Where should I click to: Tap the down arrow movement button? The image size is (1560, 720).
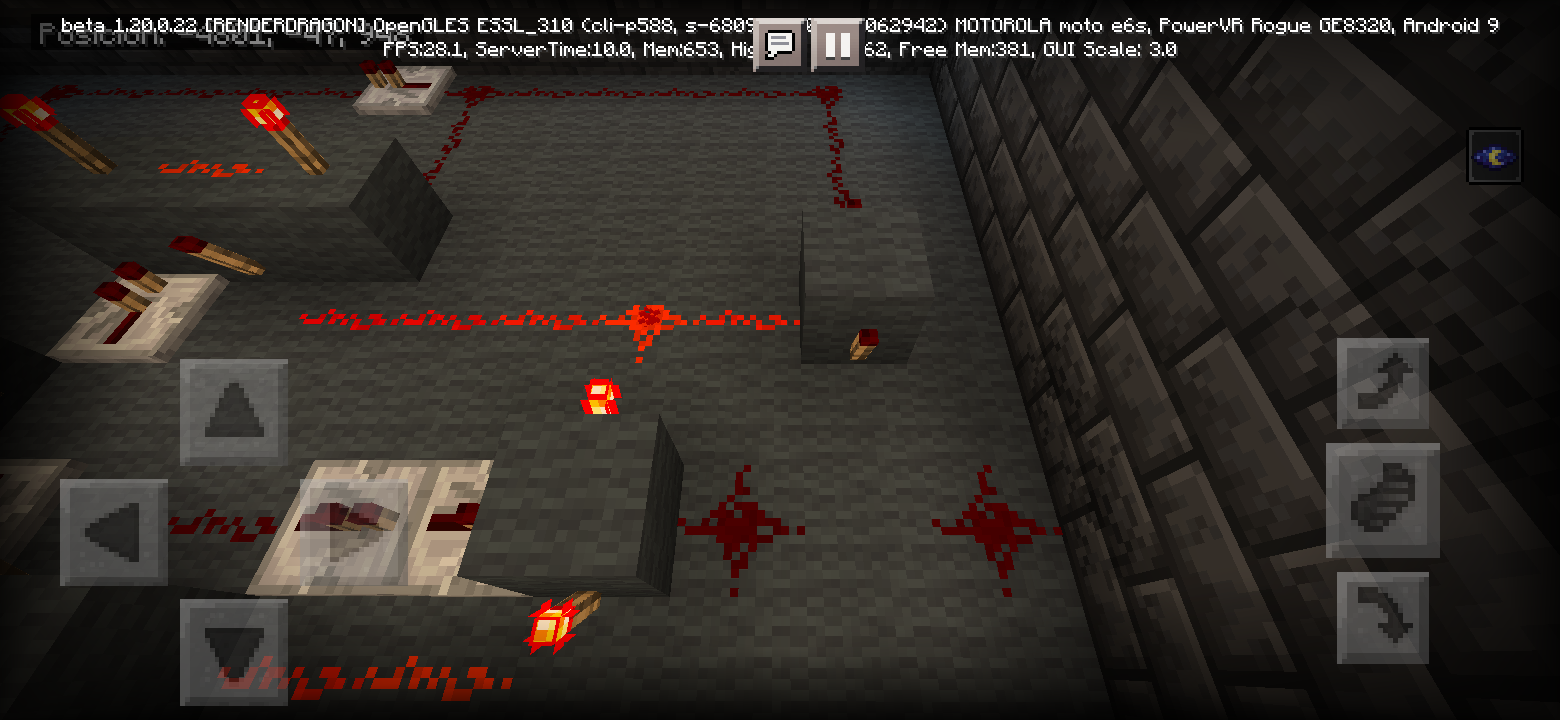pyautogui.click(x=233, y=651)
